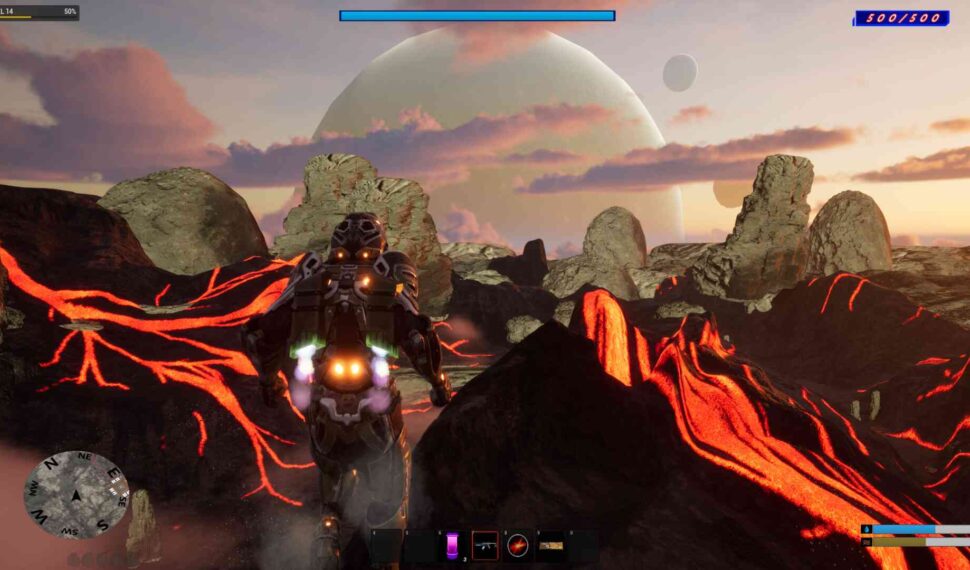Choose the tan ammo box hotbar slot

[551, 545]
